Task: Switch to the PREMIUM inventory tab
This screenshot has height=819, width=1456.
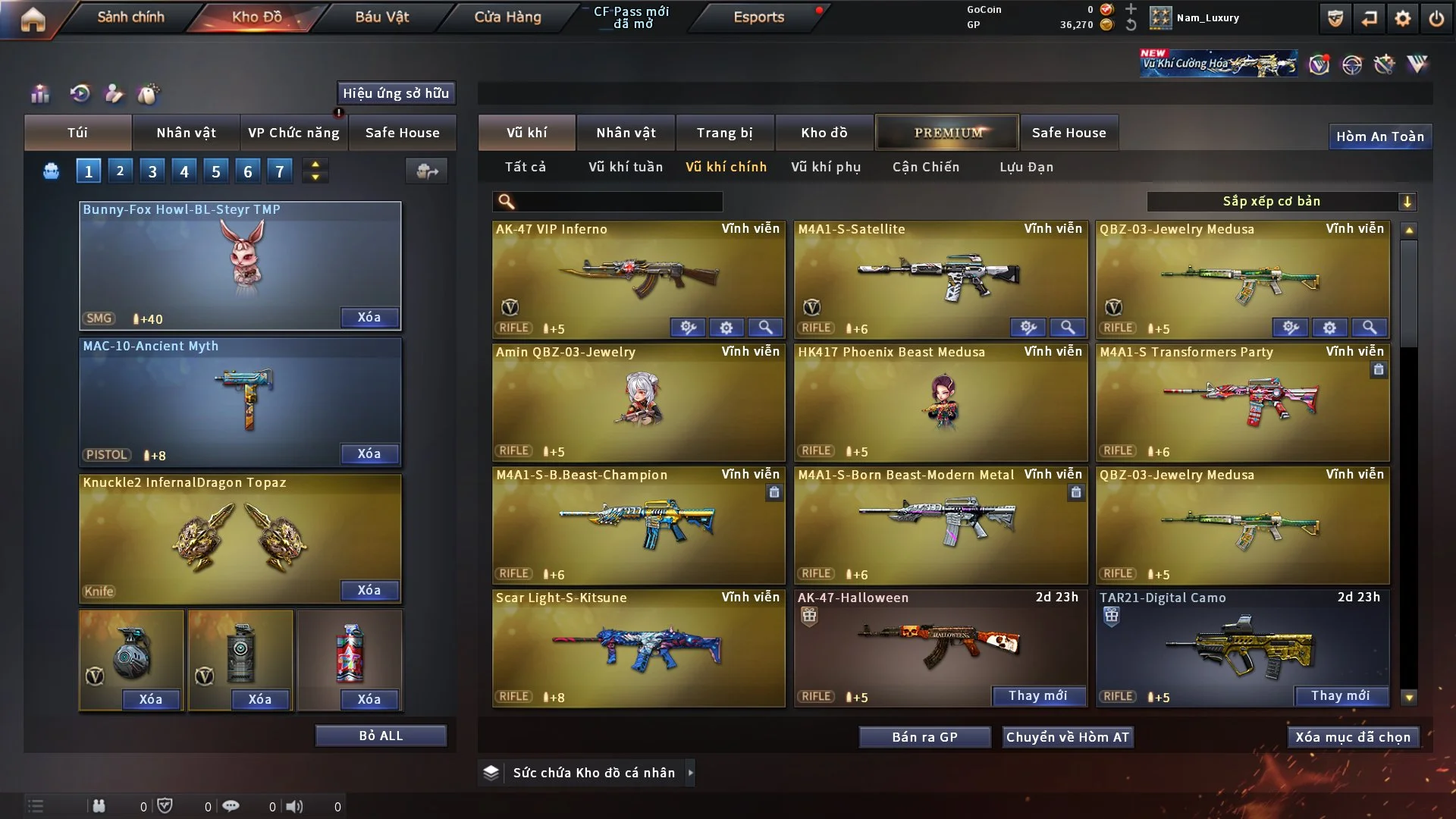Action: pos(947,133)
